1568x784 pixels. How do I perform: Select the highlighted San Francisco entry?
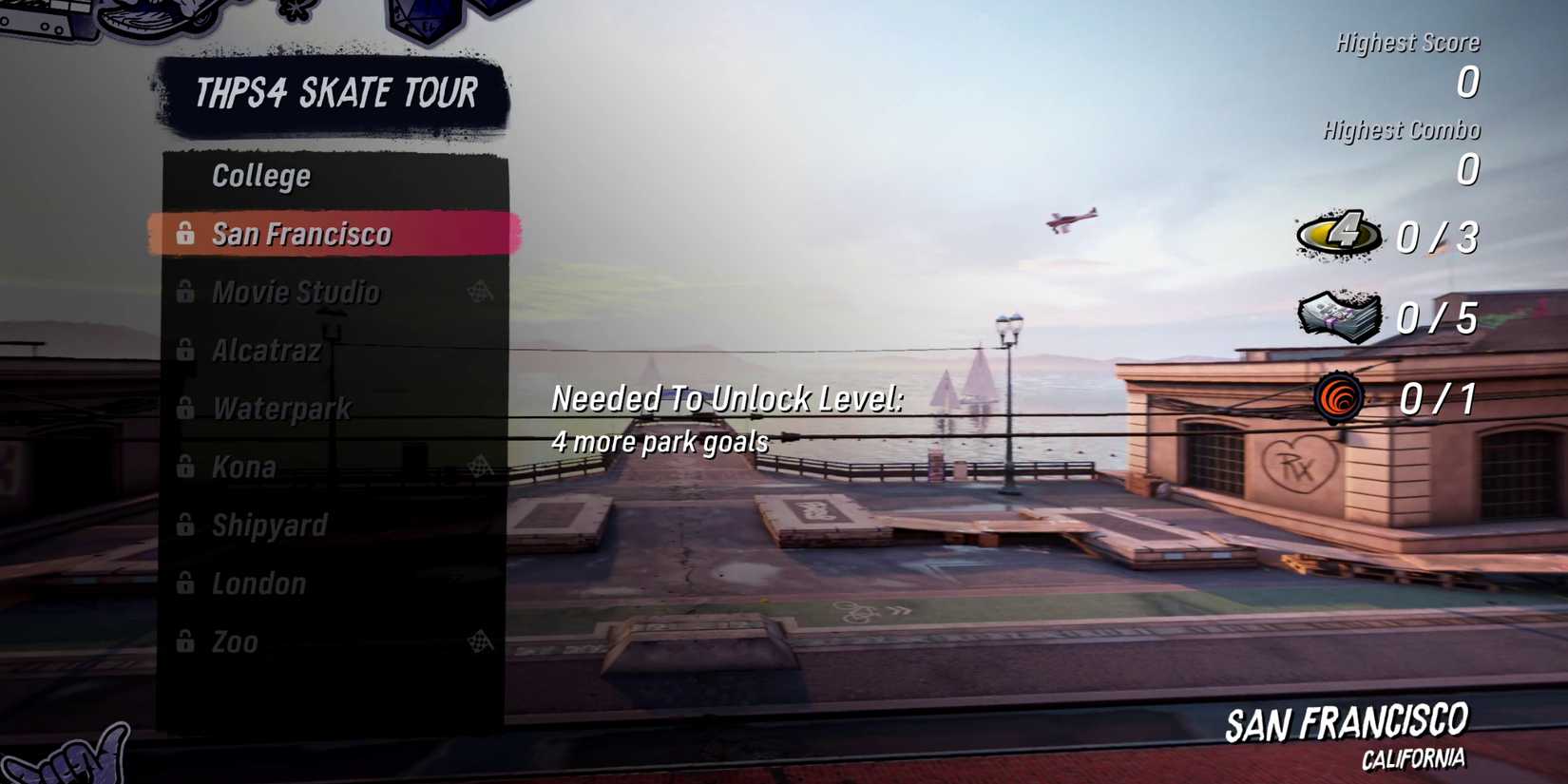tap(304, 234)
